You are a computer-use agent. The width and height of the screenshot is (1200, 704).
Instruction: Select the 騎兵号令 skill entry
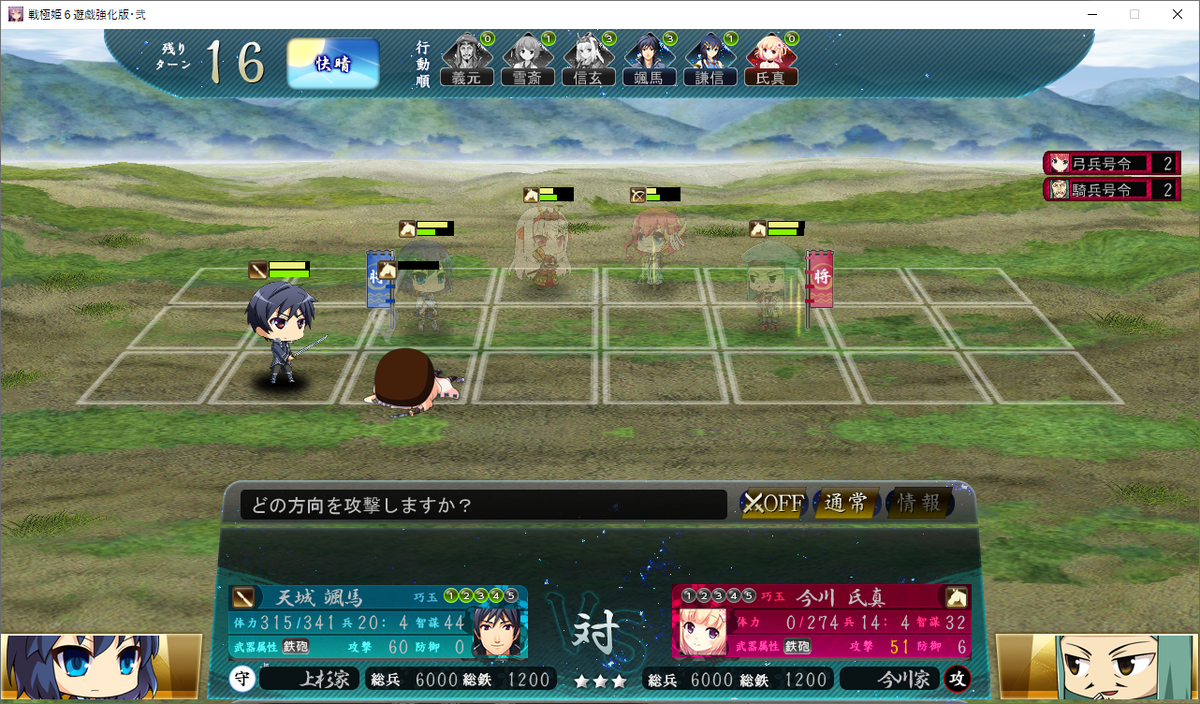(1111, 189)
